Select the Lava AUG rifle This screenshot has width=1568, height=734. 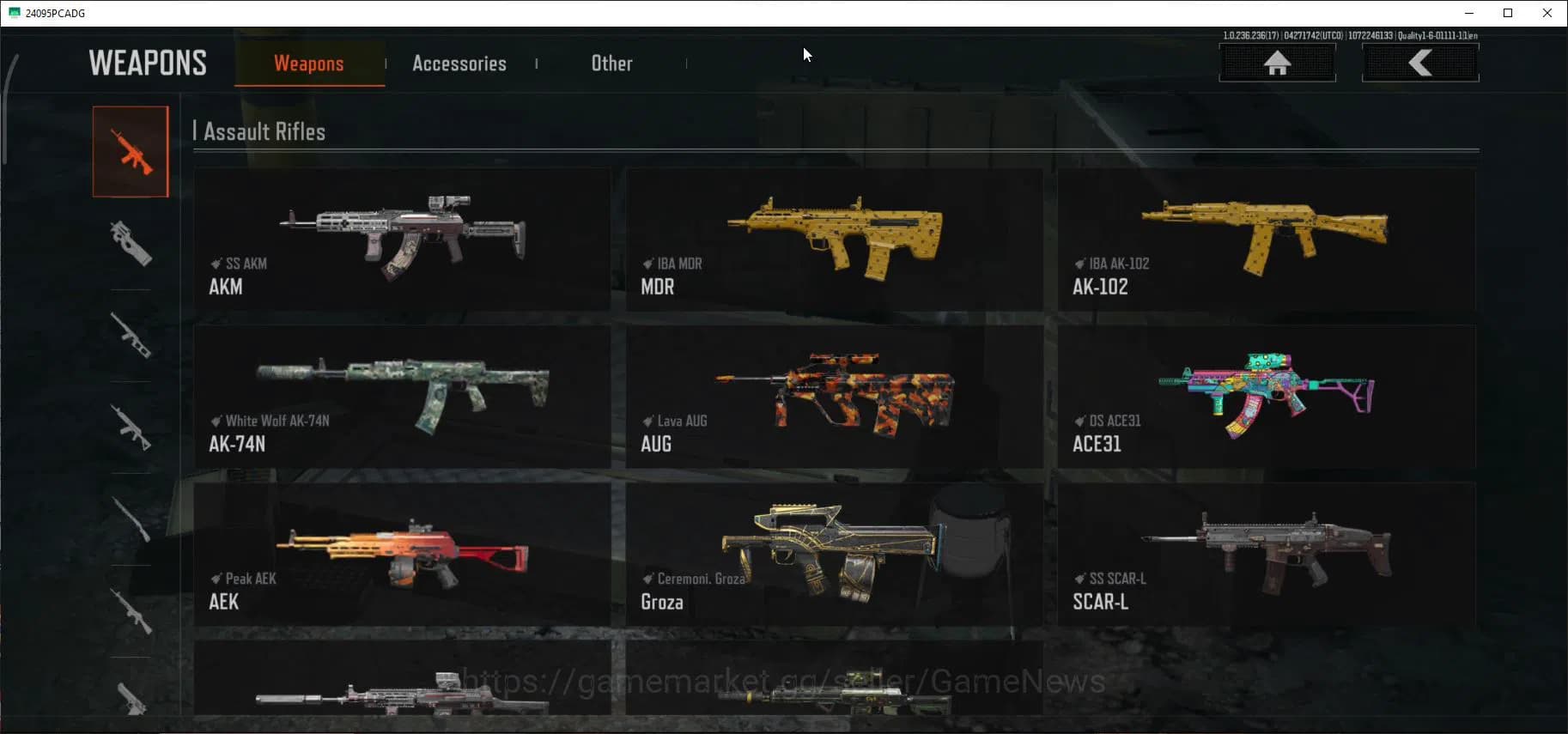[834, 397]
